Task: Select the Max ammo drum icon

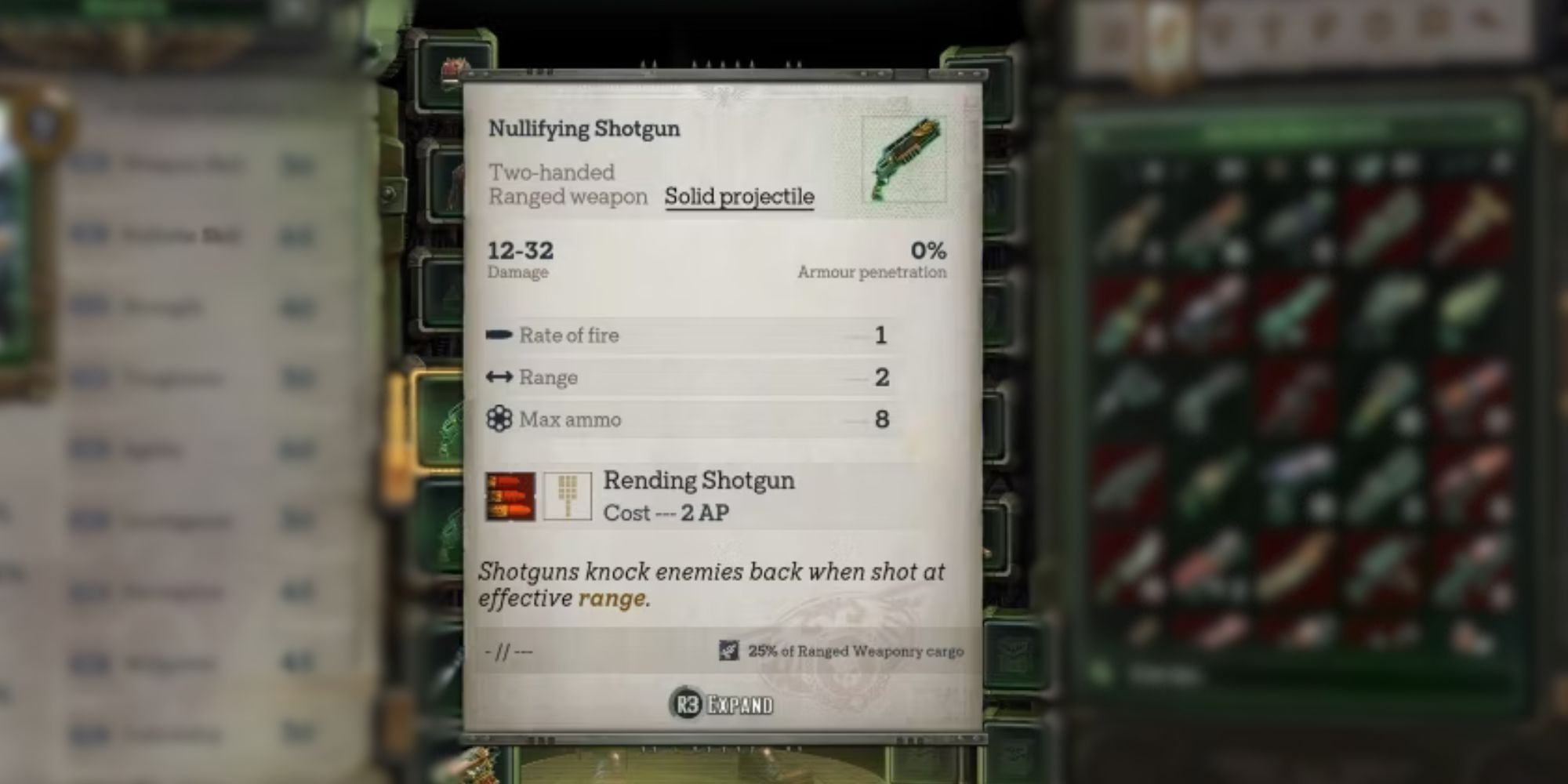Action: click(499, 419)
